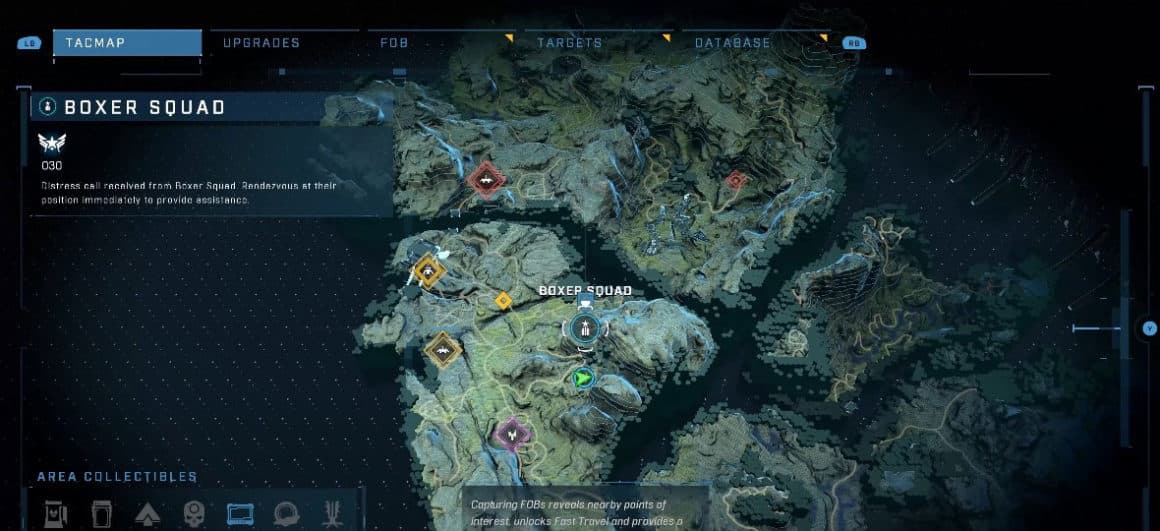This screenshot has height=531, width=1160.
Task: Open the FOB tab
Action: (393, 43)
